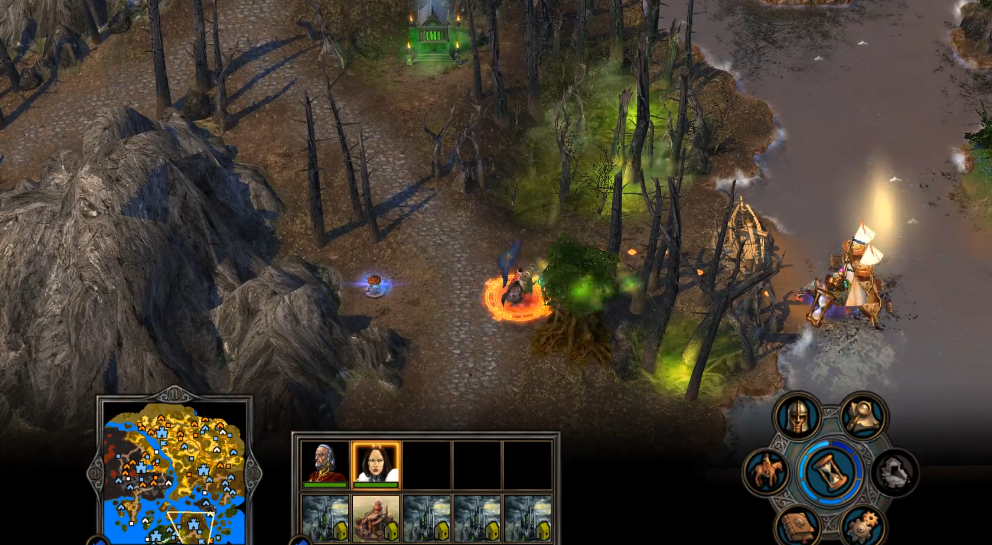Open the spellbook icon
Image resolution: width=992 pixels, height=545 pixels.
[x=798, y=523]
